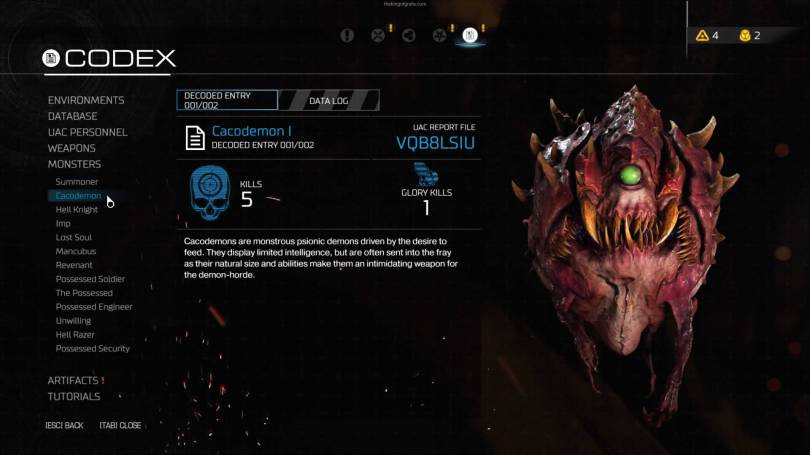Screen dimensions: 810x455
Task: Open the Tutorials category
Action: [x=74, y=396]
